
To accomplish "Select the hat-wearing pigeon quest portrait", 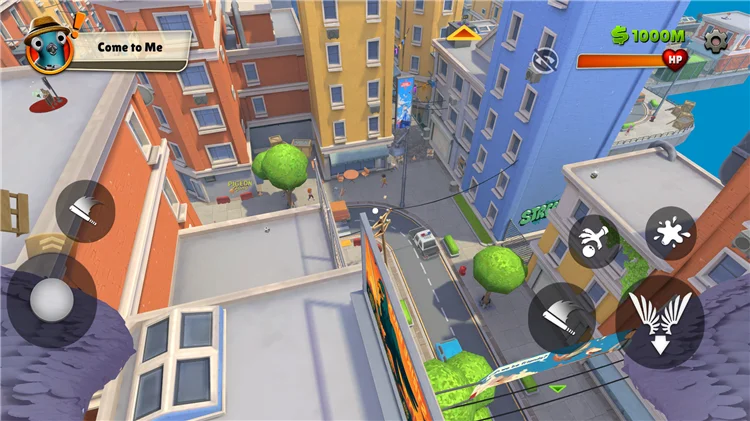I will (x=45, y=45).
